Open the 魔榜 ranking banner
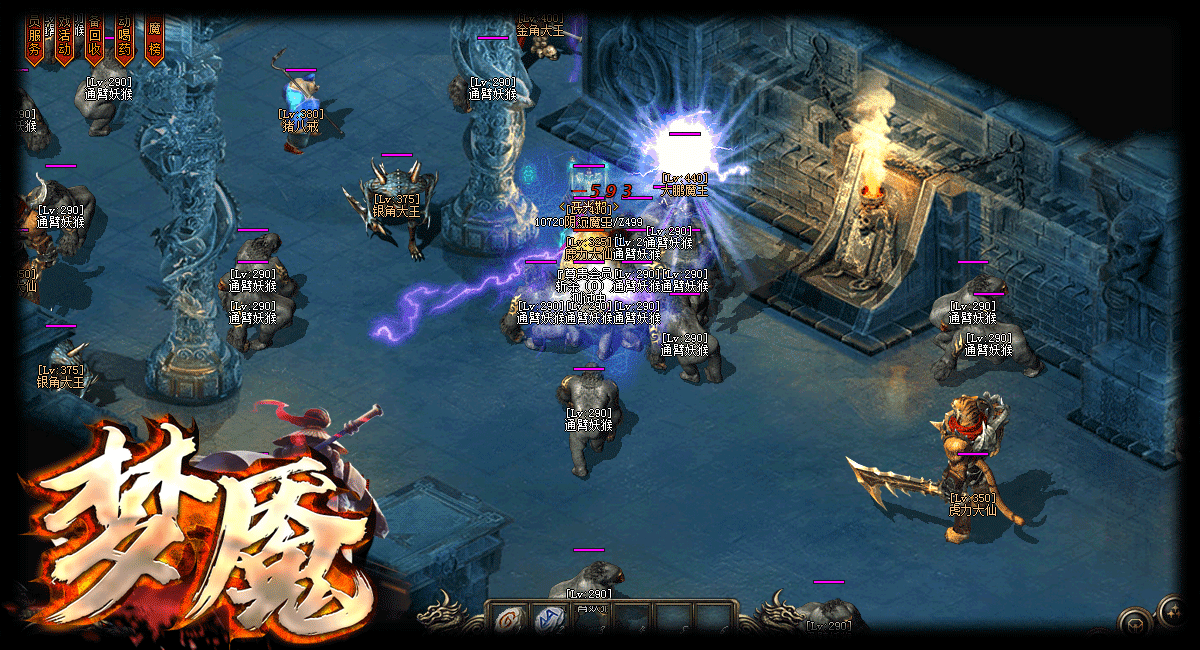 pyautogui.click(x=154, y=39)
